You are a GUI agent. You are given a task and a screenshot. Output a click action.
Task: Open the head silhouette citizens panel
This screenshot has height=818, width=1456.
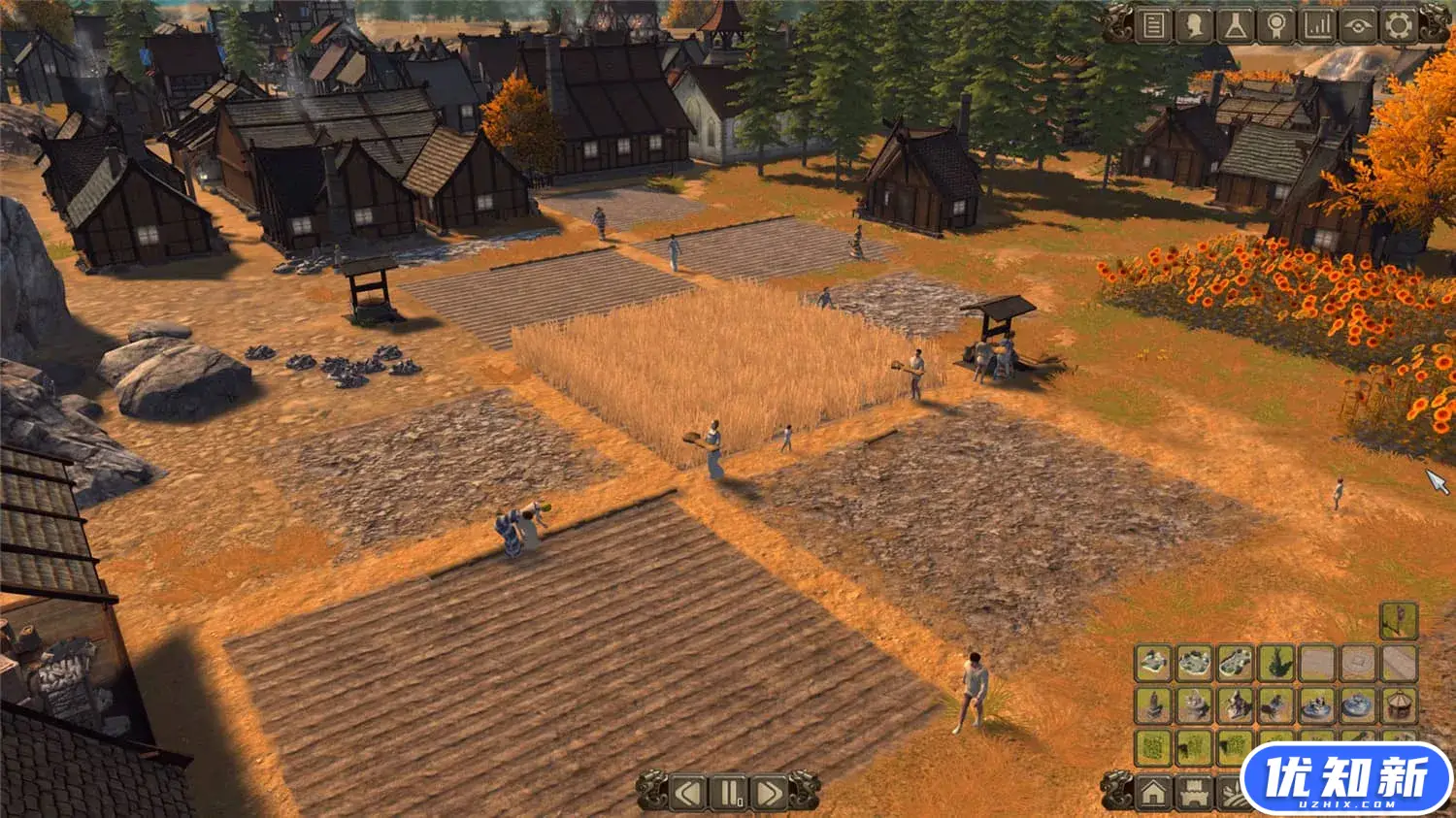coord(1194,25)
